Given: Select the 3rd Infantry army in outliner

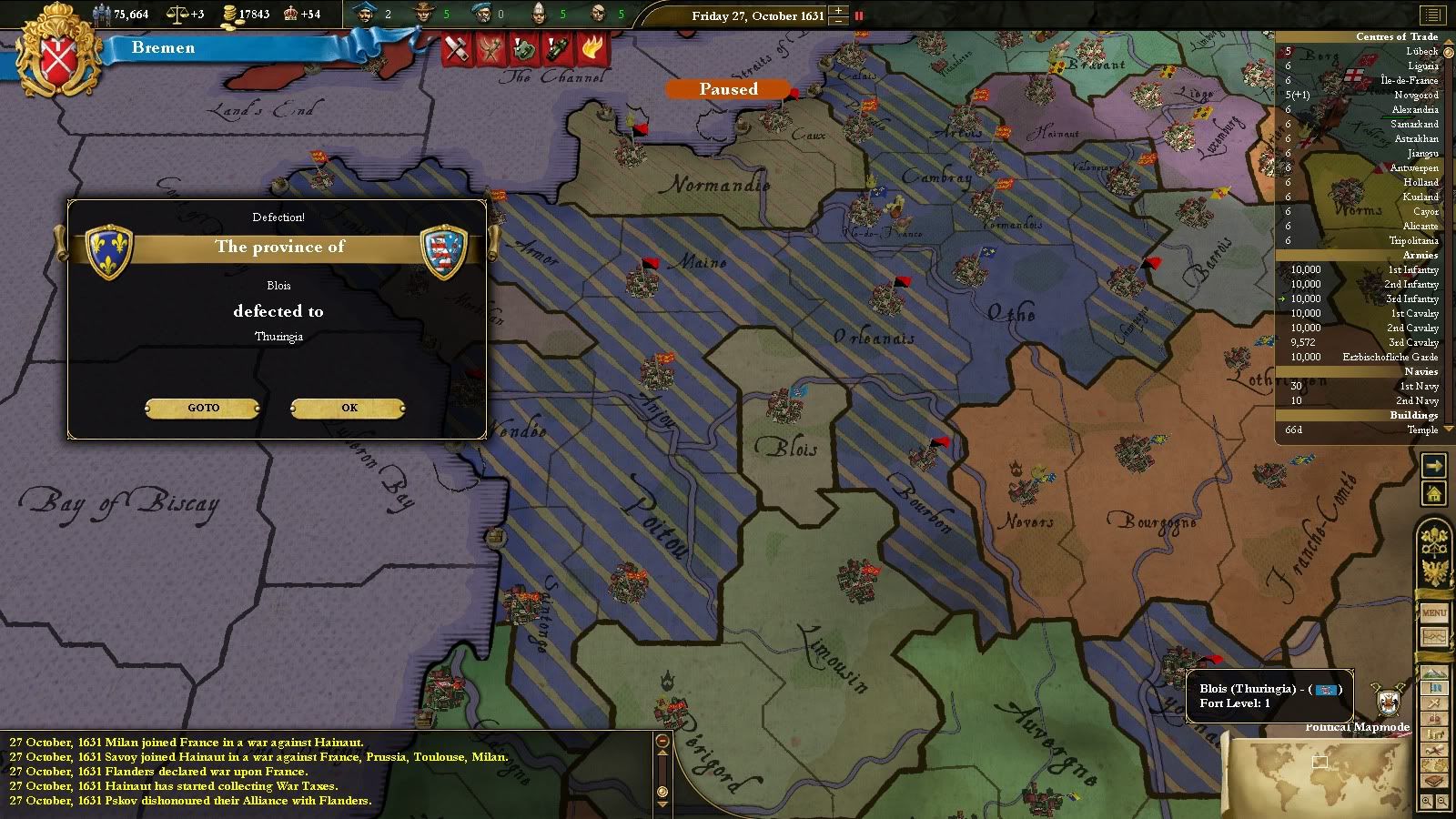Looking at the screenshot, I should (1412, 298).
